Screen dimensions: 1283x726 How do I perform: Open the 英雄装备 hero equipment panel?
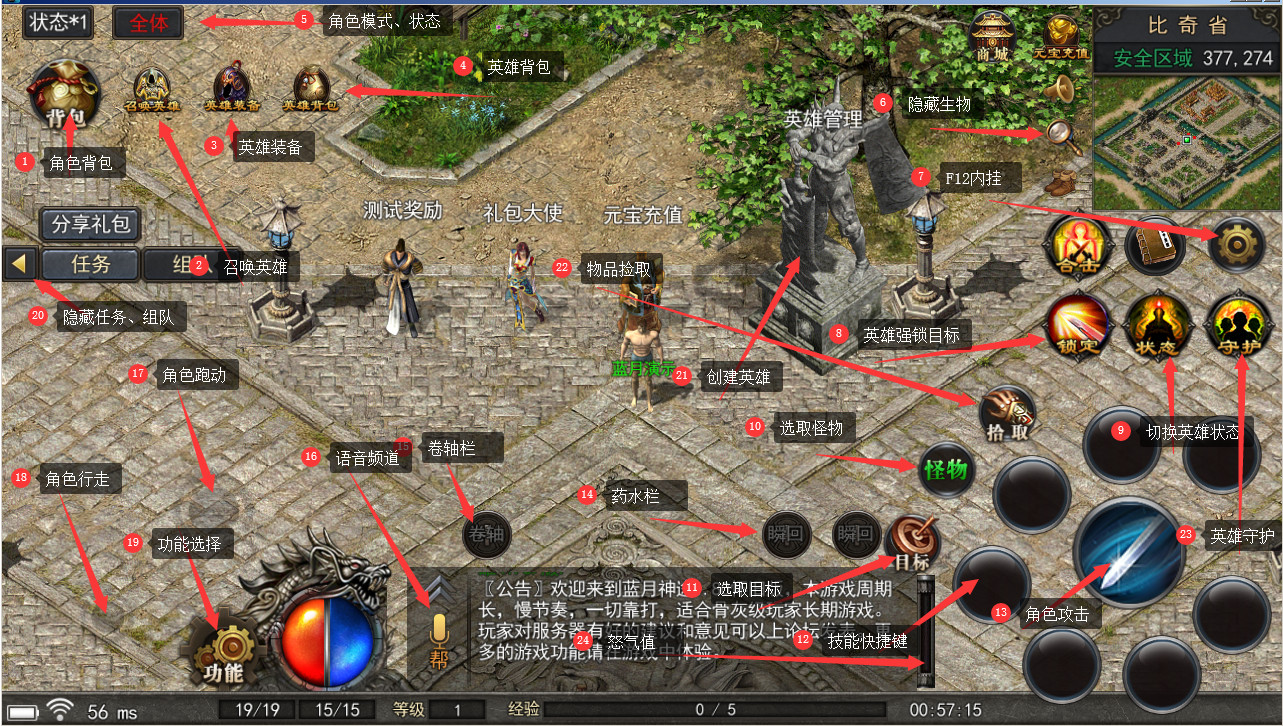pyautogui.click(x=233, y=90)
